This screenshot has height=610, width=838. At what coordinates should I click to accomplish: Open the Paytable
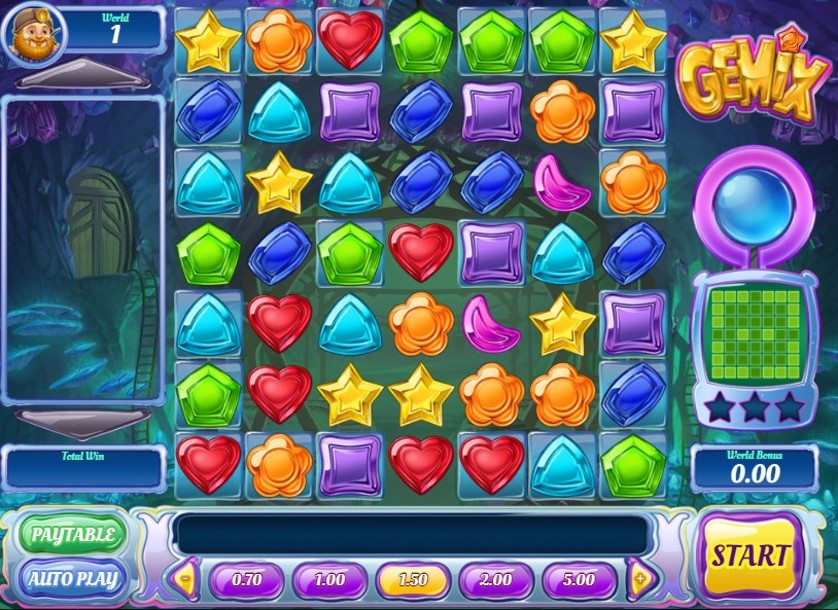[71, 534]
